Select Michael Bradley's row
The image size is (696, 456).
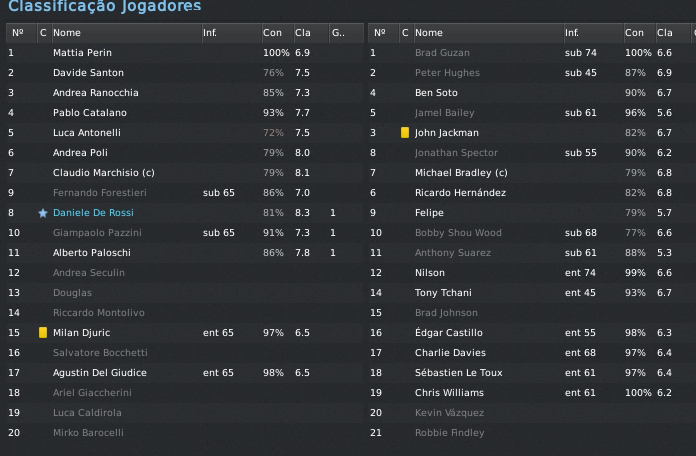click(x=461, y=173)
